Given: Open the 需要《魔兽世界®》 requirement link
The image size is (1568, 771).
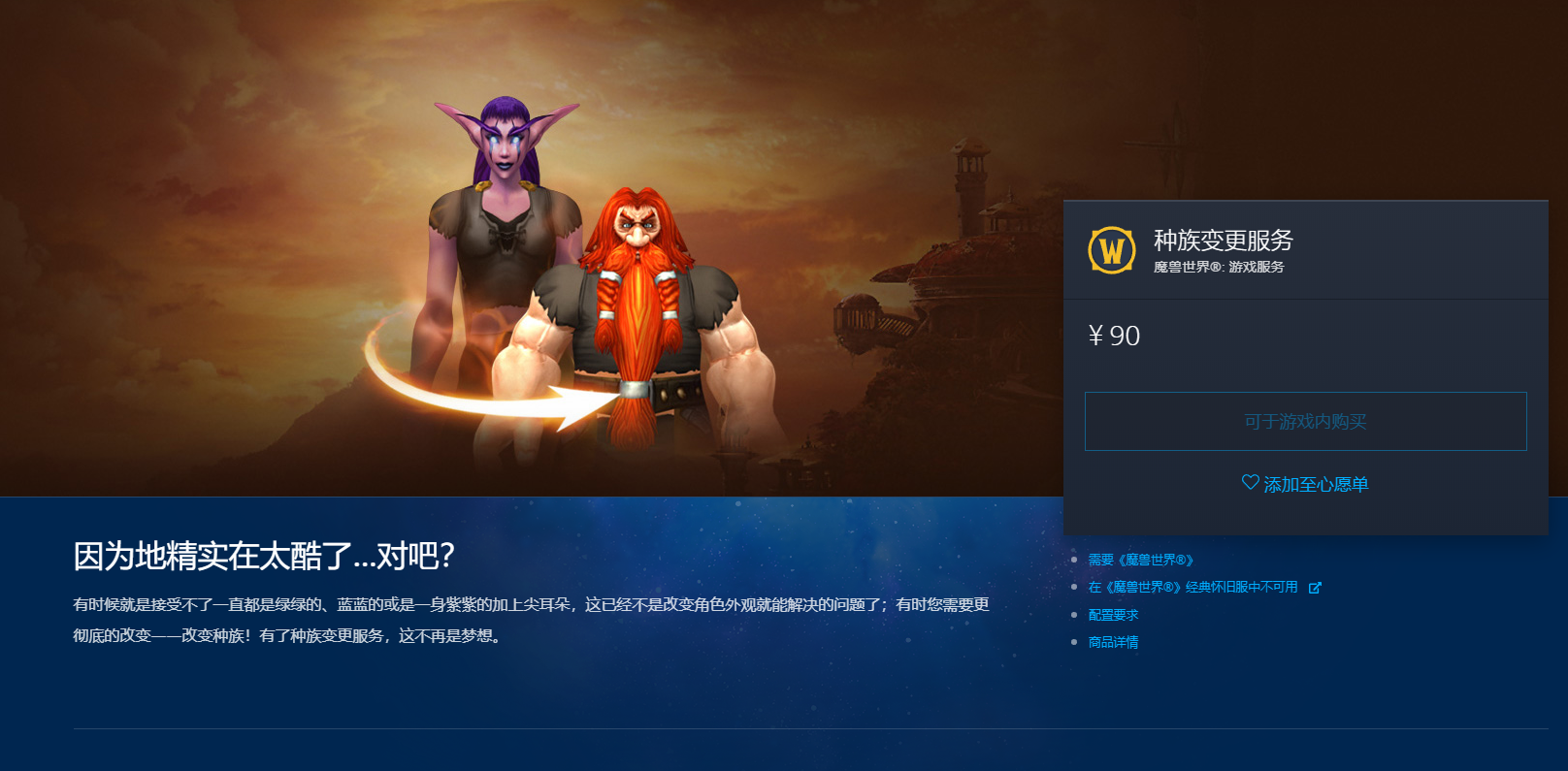Looking at the screenshot, I should [x=1140, y=561].
